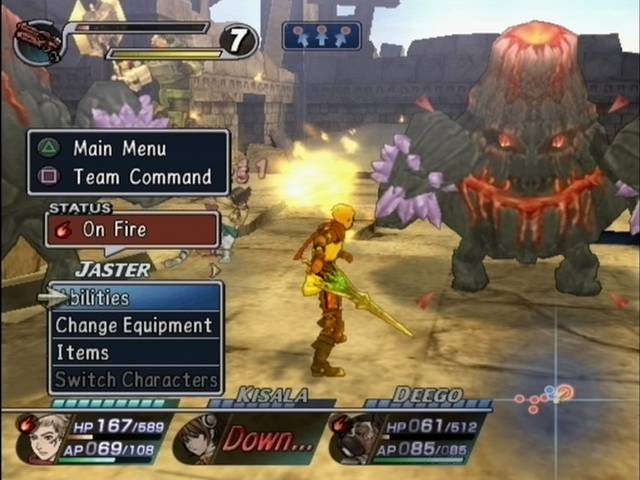
Task: Choose the Items option
Action: [x=134, y=352]
